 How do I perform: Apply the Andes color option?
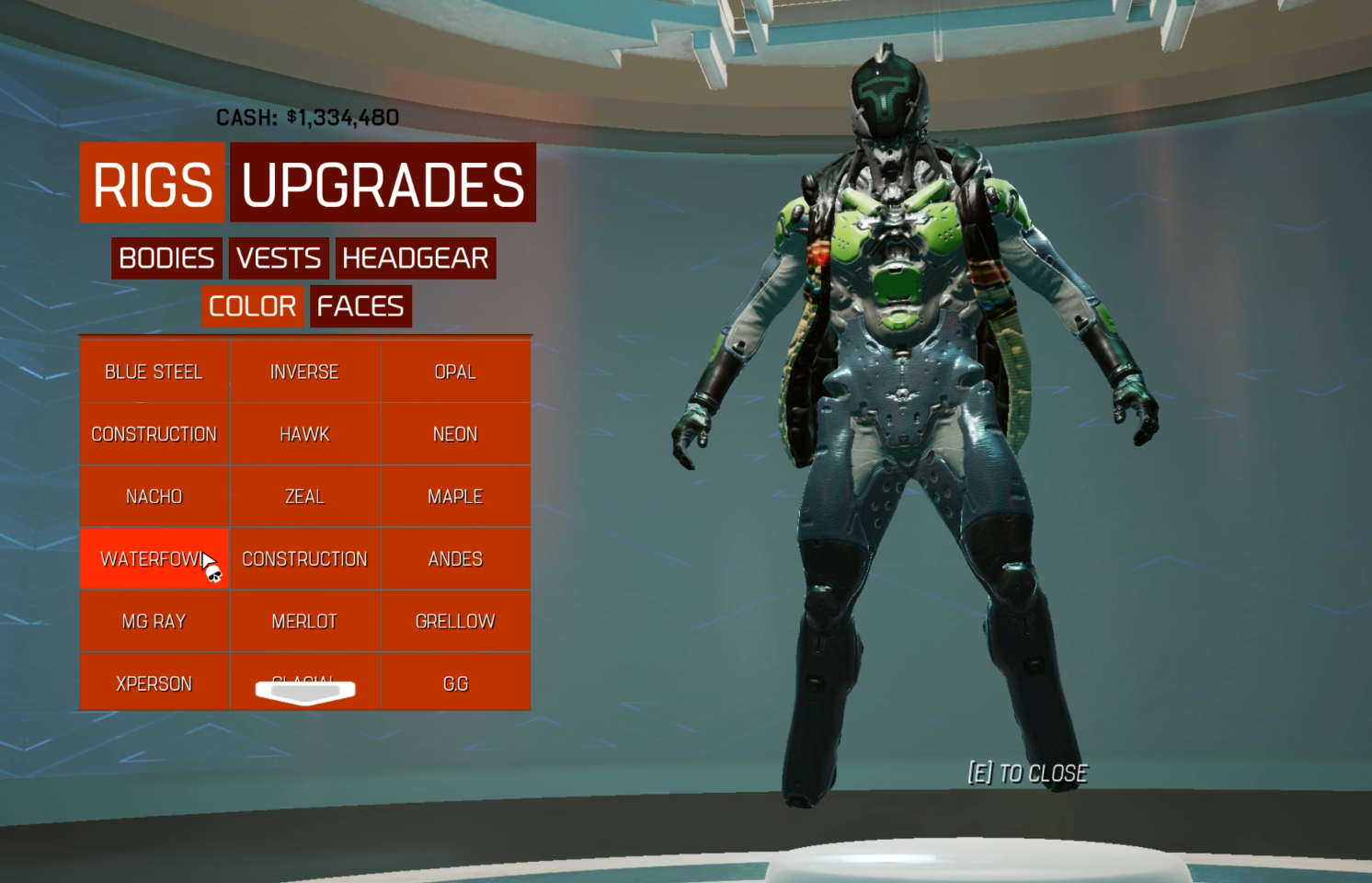(455, 559)
